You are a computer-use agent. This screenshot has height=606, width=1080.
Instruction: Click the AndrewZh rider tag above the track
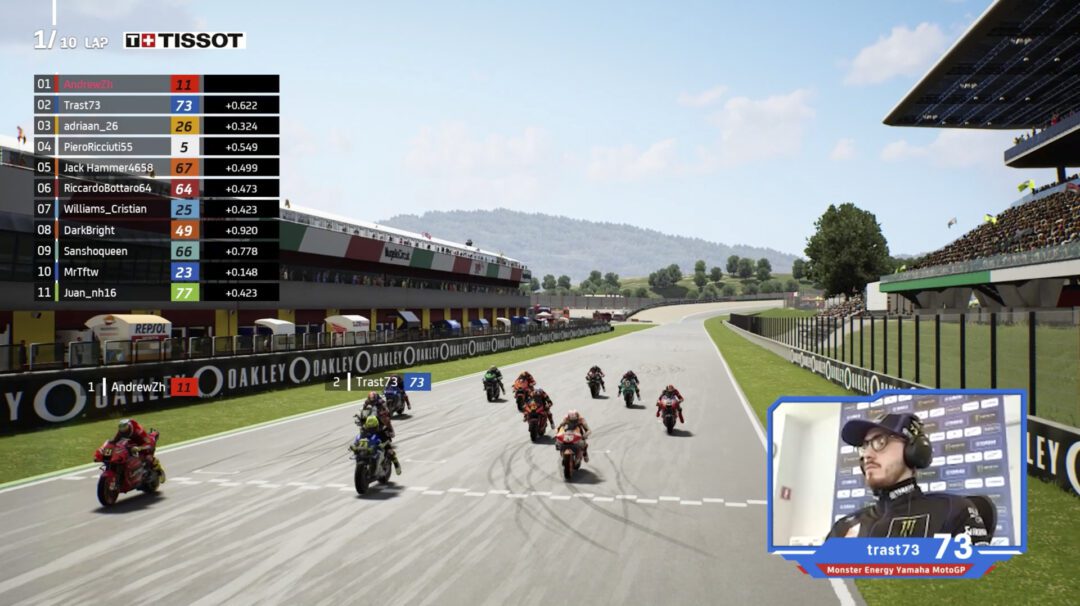point(142,387)
